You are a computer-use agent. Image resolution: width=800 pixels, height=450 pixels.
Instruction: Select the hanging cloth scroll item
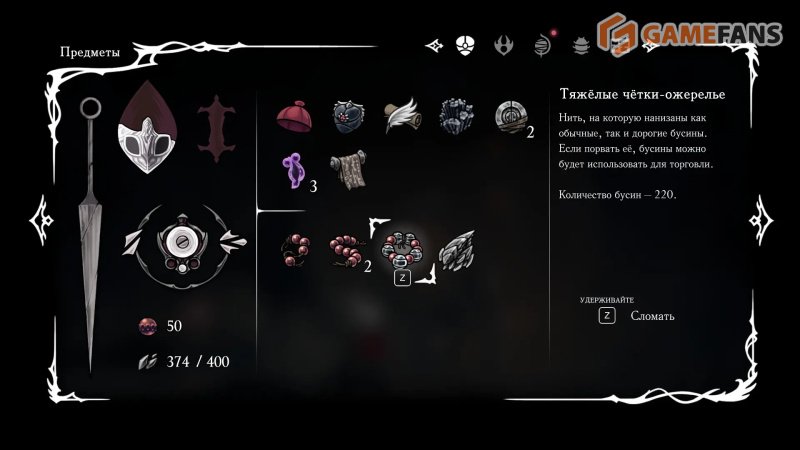coord(348,169)
